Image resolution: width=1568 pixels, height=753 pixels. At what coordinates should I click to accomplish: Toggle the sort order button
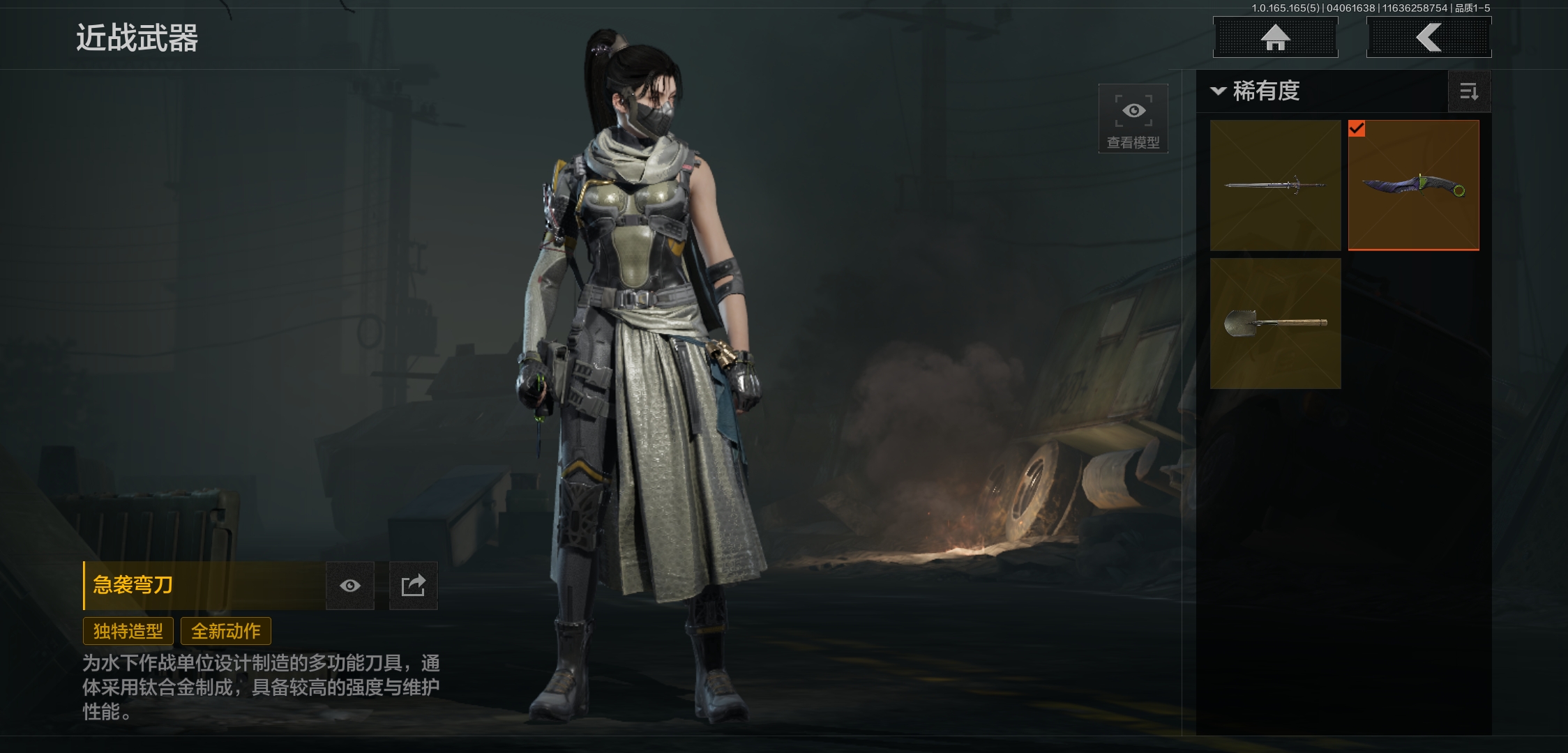(1469, 91)
